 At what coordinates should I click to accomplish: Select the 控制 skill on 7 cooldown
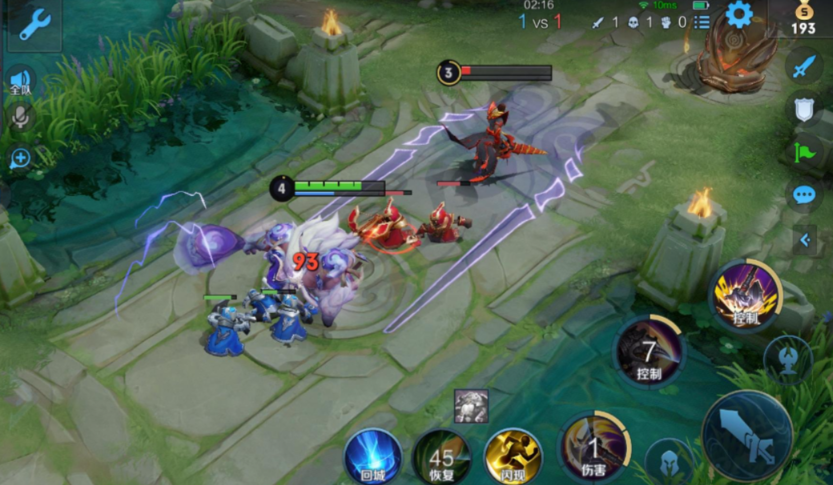[649, 352]
